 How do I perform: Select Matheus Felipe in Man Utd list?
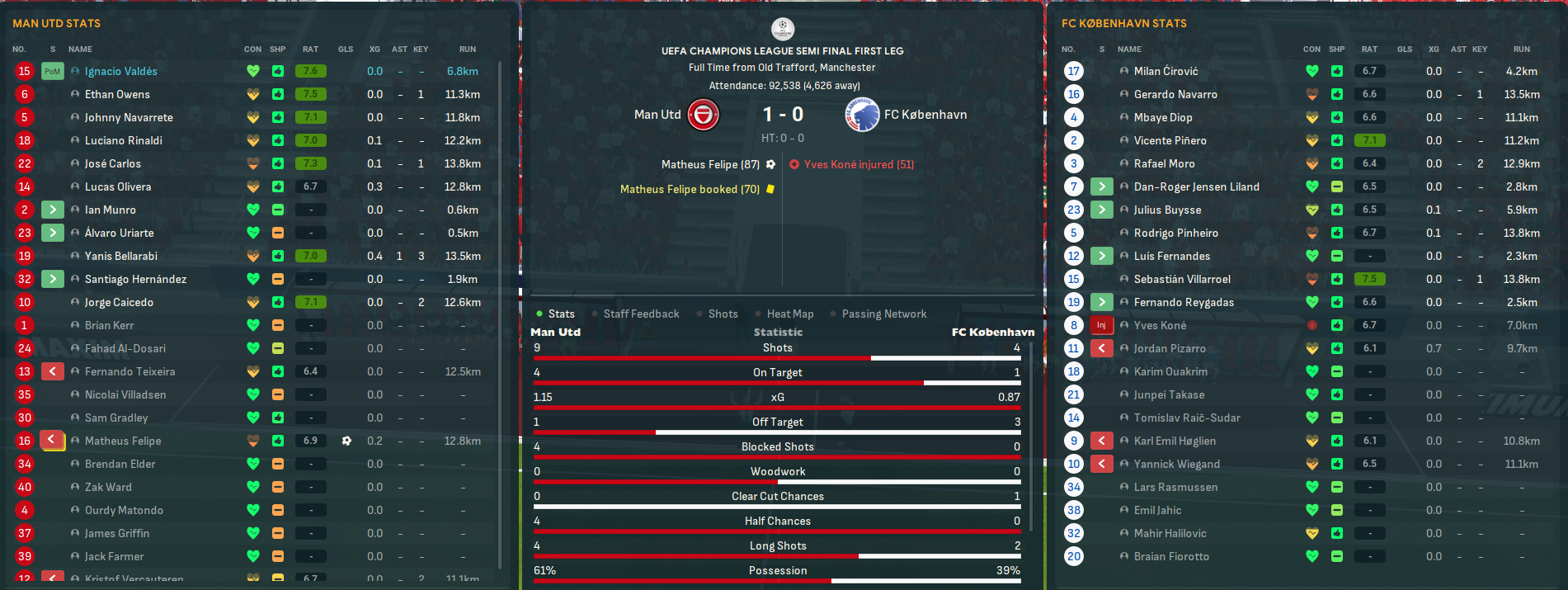[123, 441]
